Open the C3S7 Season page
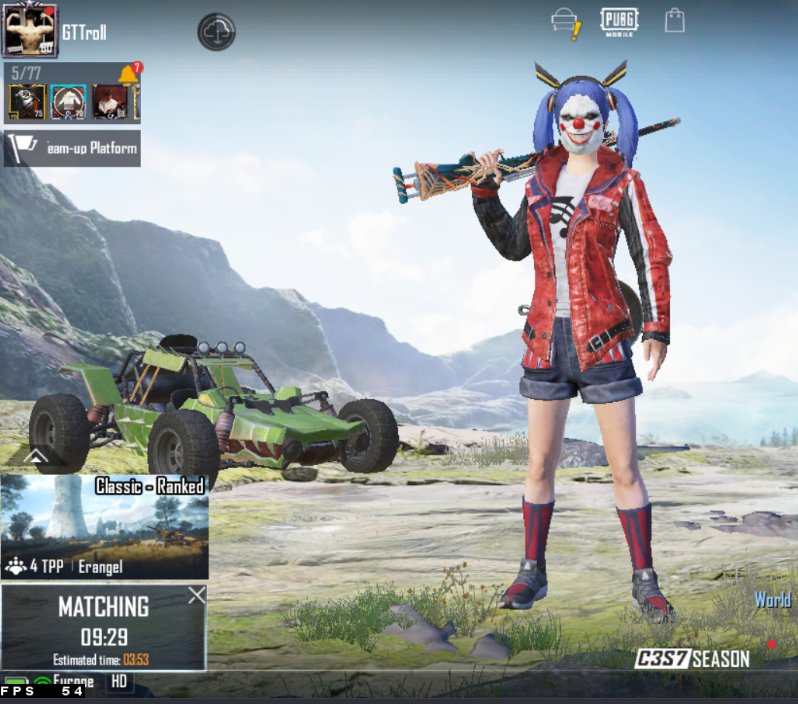This screenshot has width=798, height=704. coord(693,659)
